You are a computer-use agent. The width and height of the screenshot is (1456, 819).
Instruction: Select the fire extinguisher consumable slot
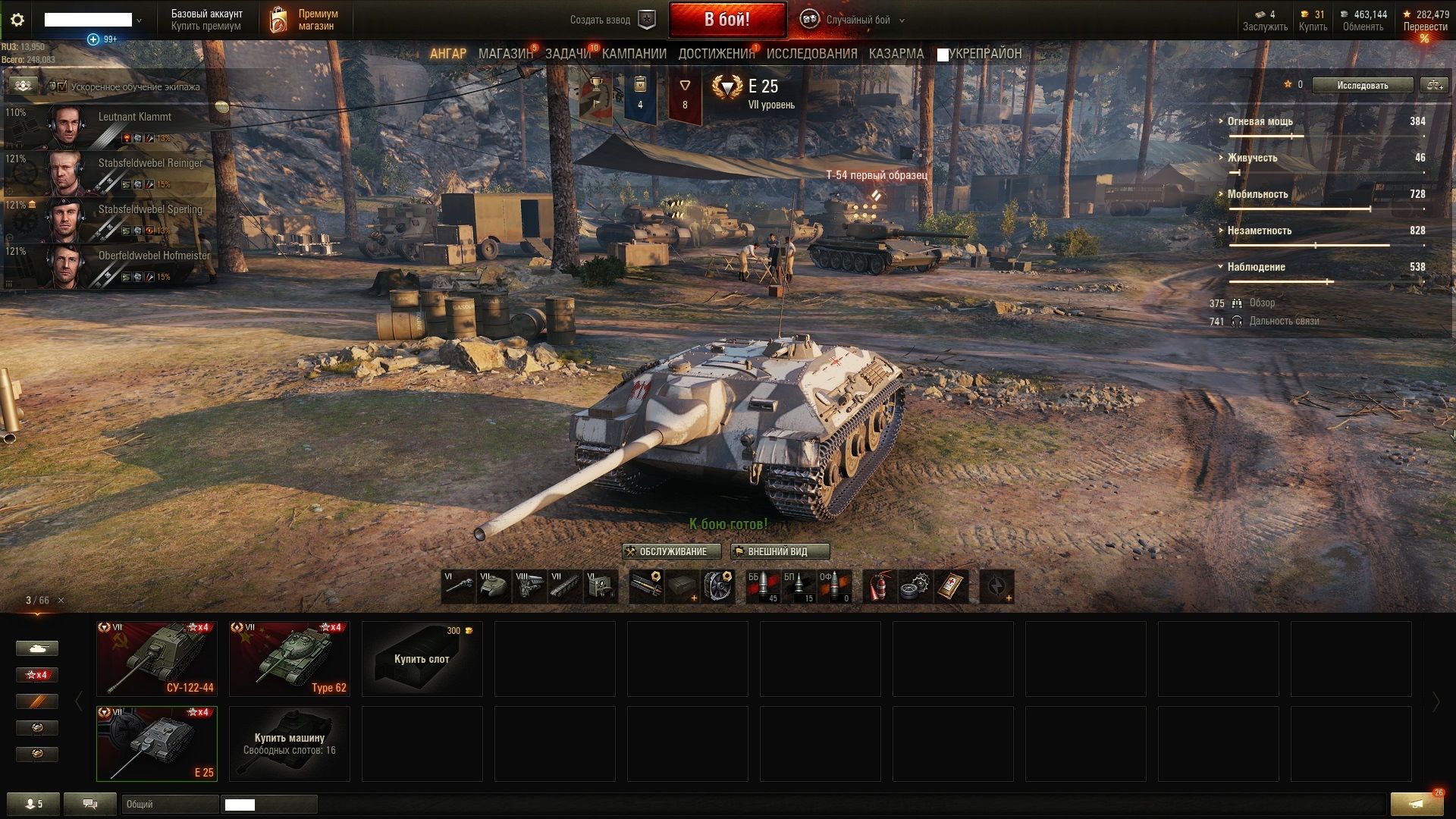tap(879, 587)
